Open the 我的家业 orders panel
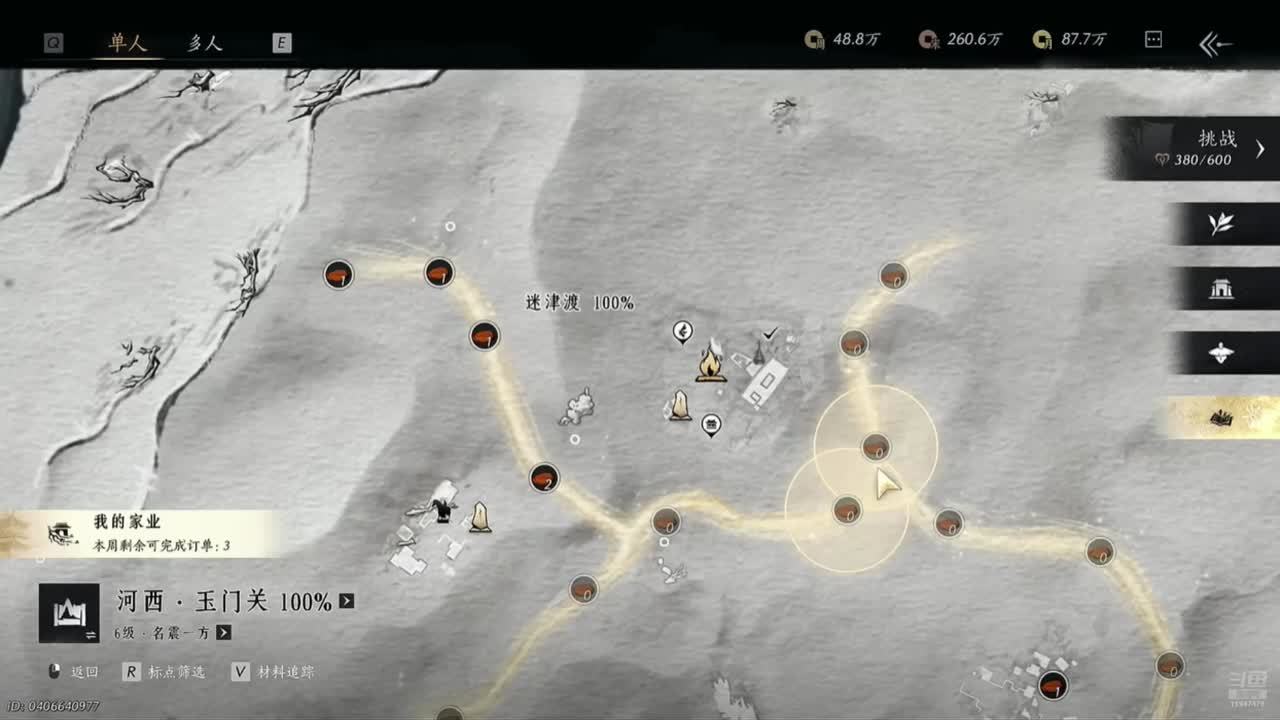 pos(140,533)
